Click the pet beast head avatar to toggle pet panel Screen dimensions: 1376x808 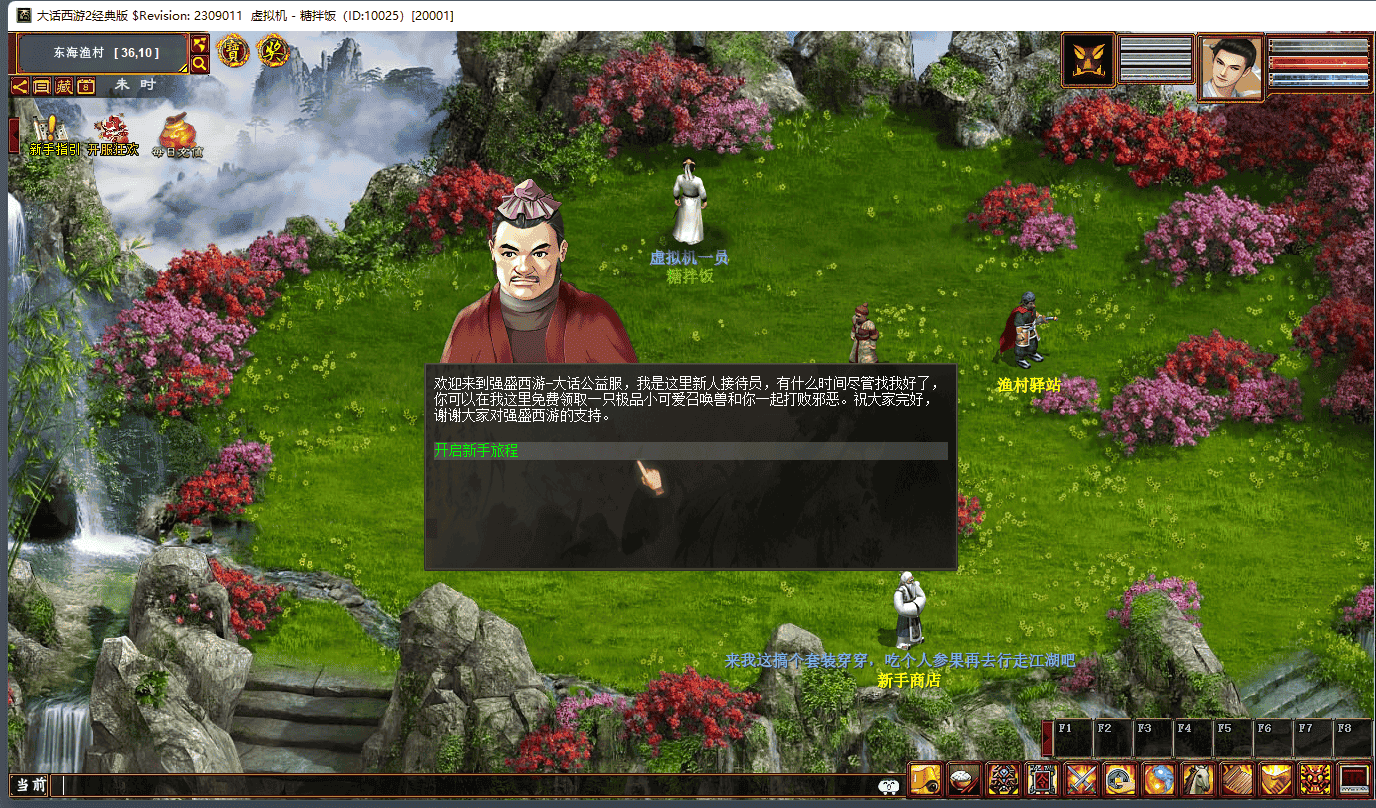coord(1088,59)
